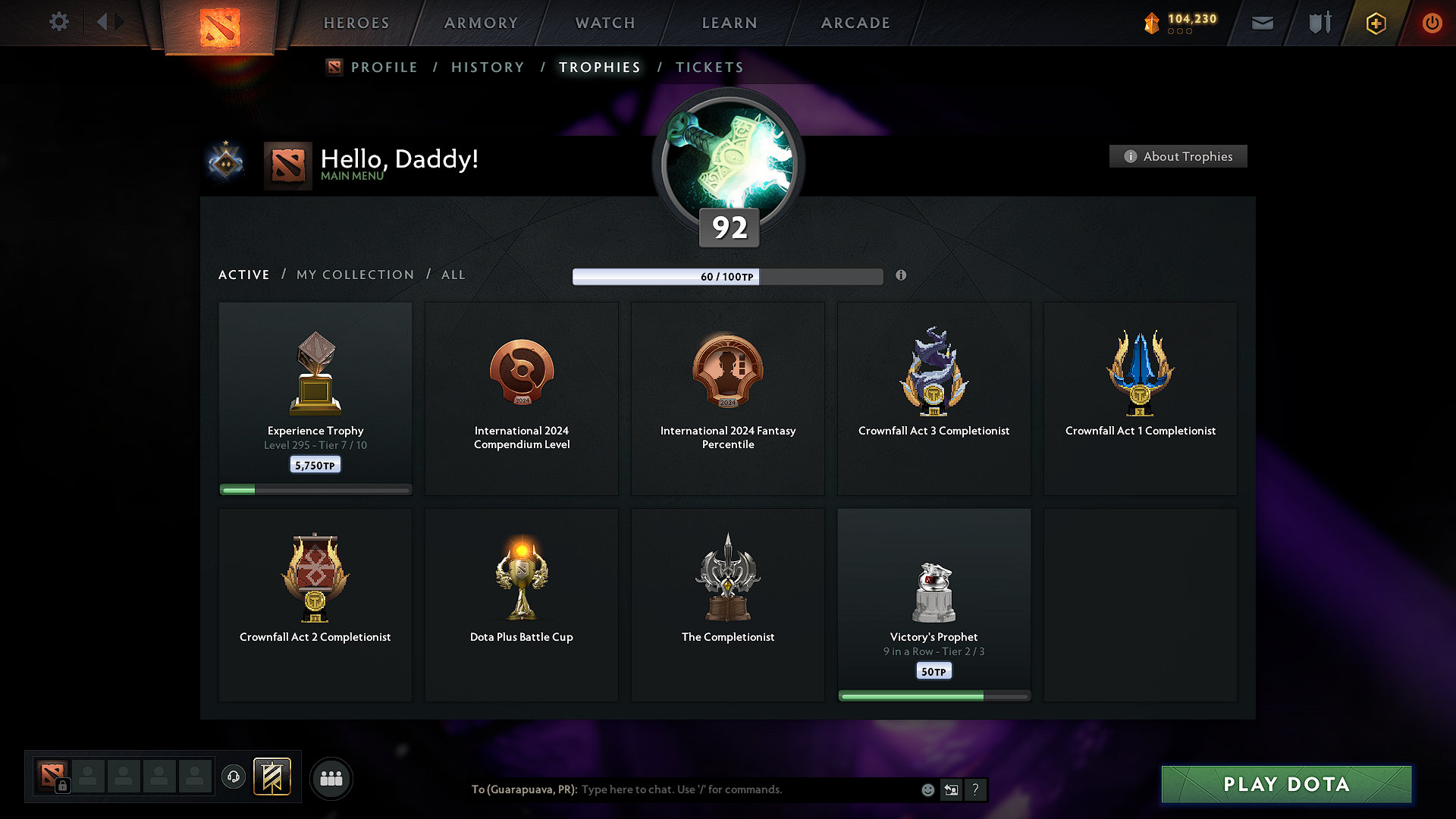Open About Trophies
1456x819 pixels.
pyautogui.click(x=1178, y=156)
